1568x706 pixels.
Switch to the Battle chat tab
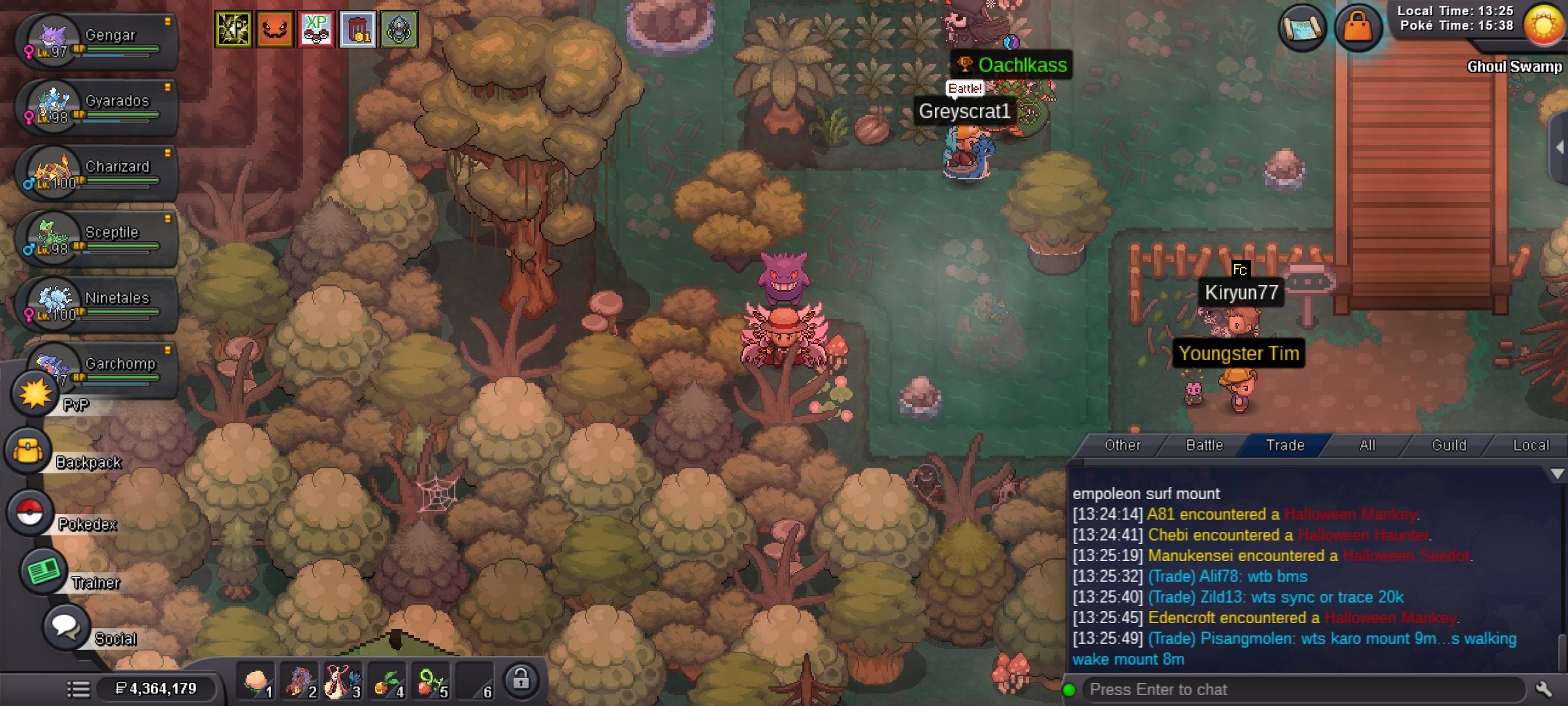pyautogui.click(x=1204, y=445)
